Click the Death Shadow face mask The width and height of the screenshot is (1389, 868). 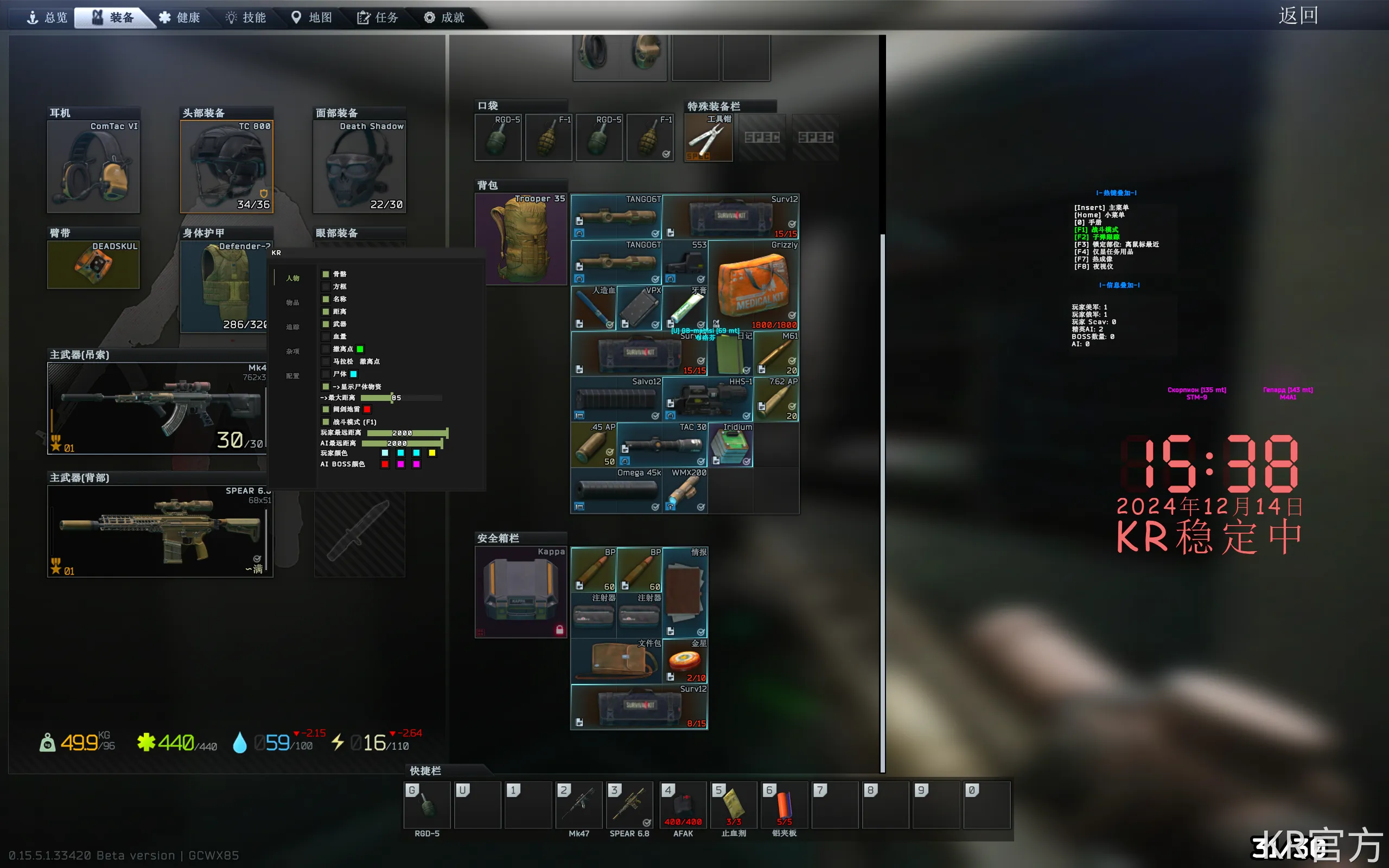point(359,167)
